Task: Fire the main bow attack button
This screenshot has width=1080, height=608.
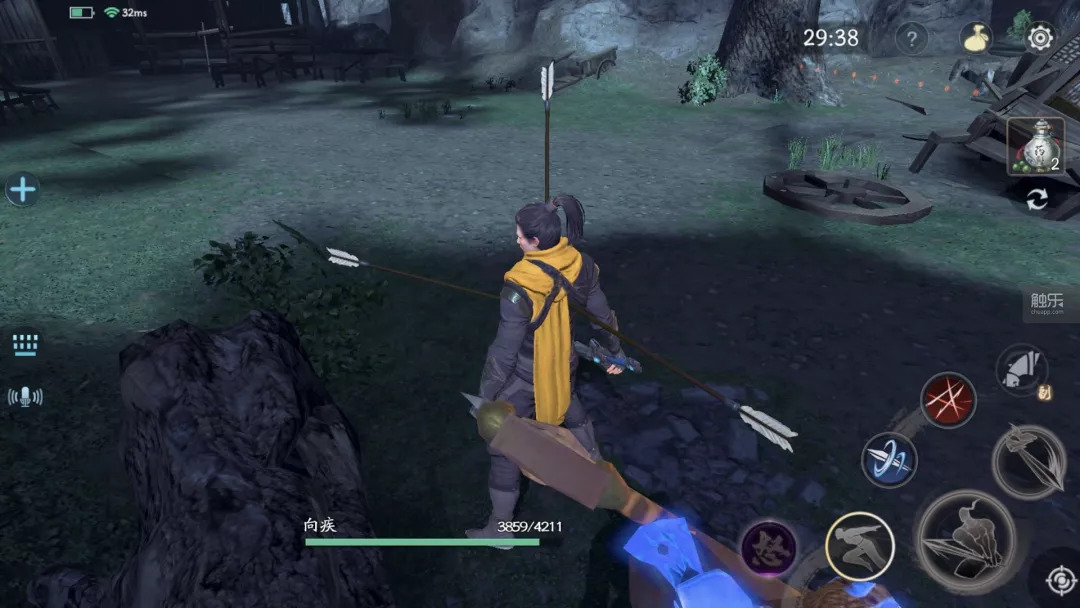Action: tap(966, 542)
